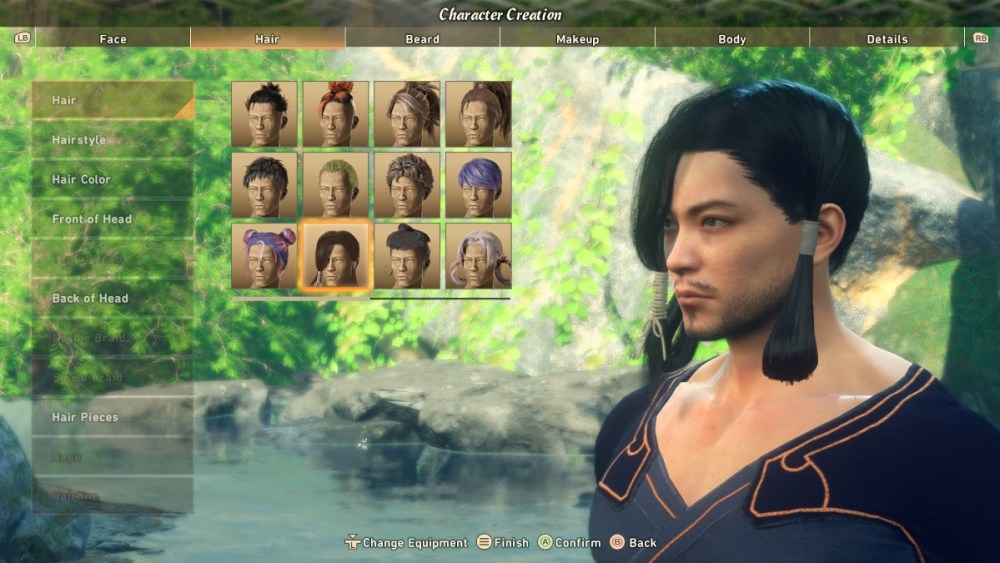Select the Hair entry in the left menu
This screenshot has height=563, width=1000.
point(112,100)
